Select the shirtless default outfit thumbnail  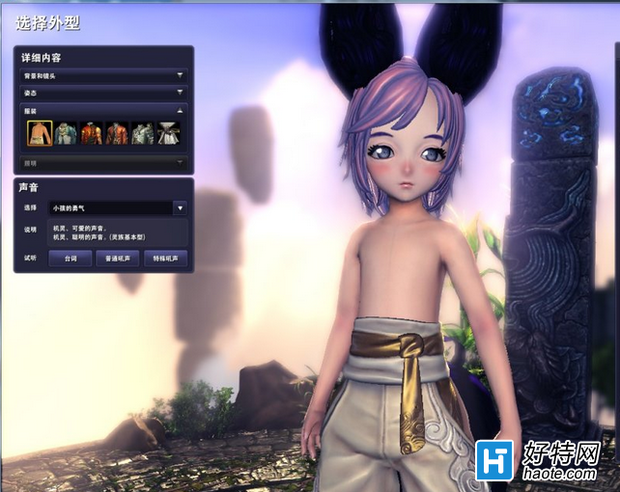tap(40, 134)
